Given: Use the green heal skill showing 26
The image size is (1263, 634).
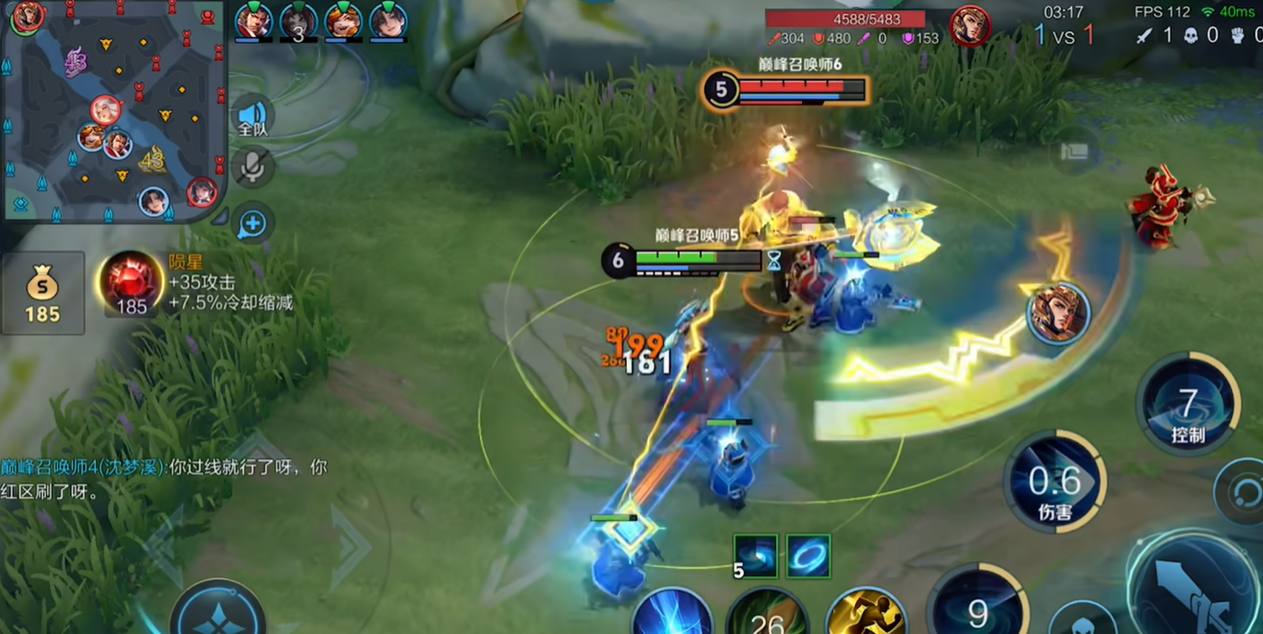Looking at the screenshot, I should point(767,614).
